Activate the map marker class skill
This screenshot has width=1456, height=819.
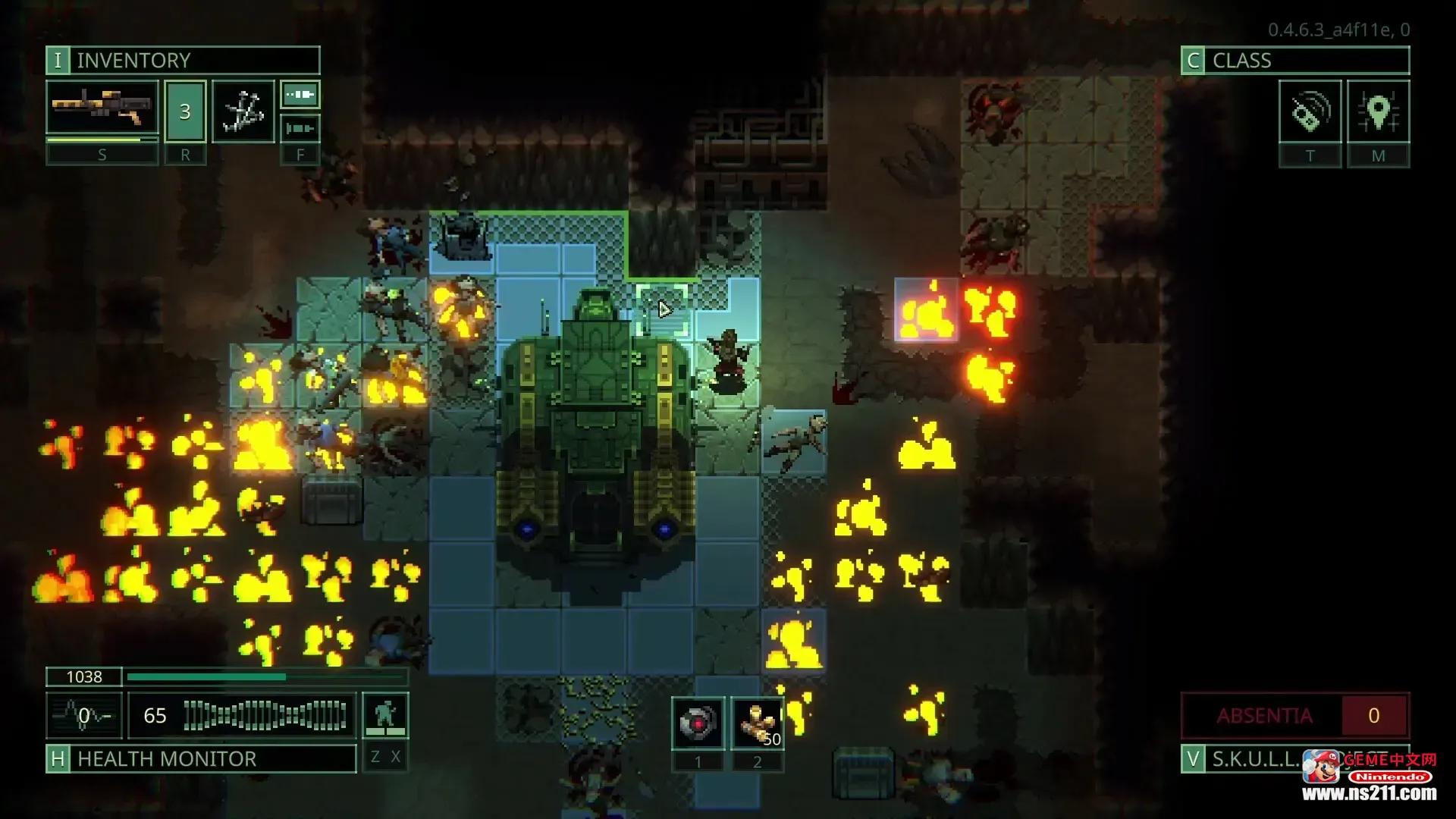coord(1378,111)
